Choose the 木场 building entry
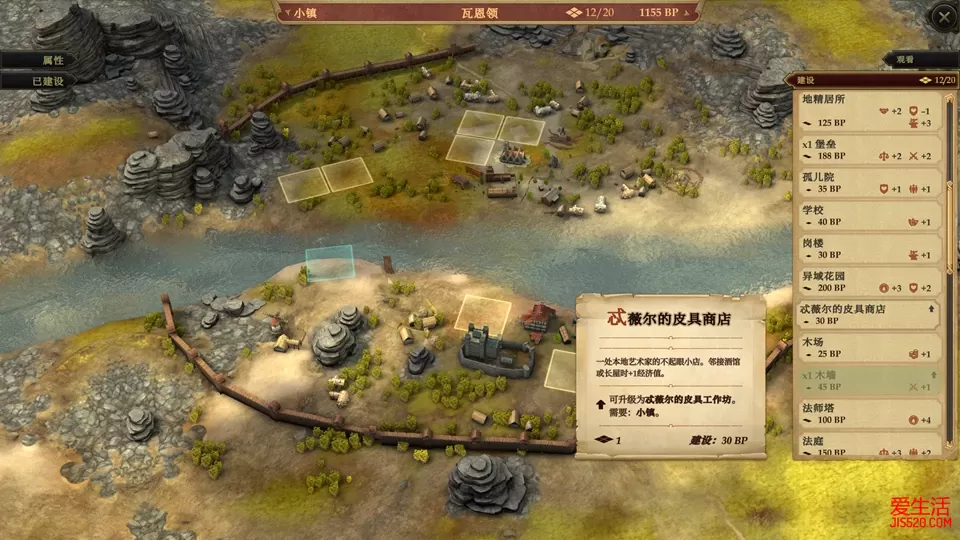 pos(868,347)
